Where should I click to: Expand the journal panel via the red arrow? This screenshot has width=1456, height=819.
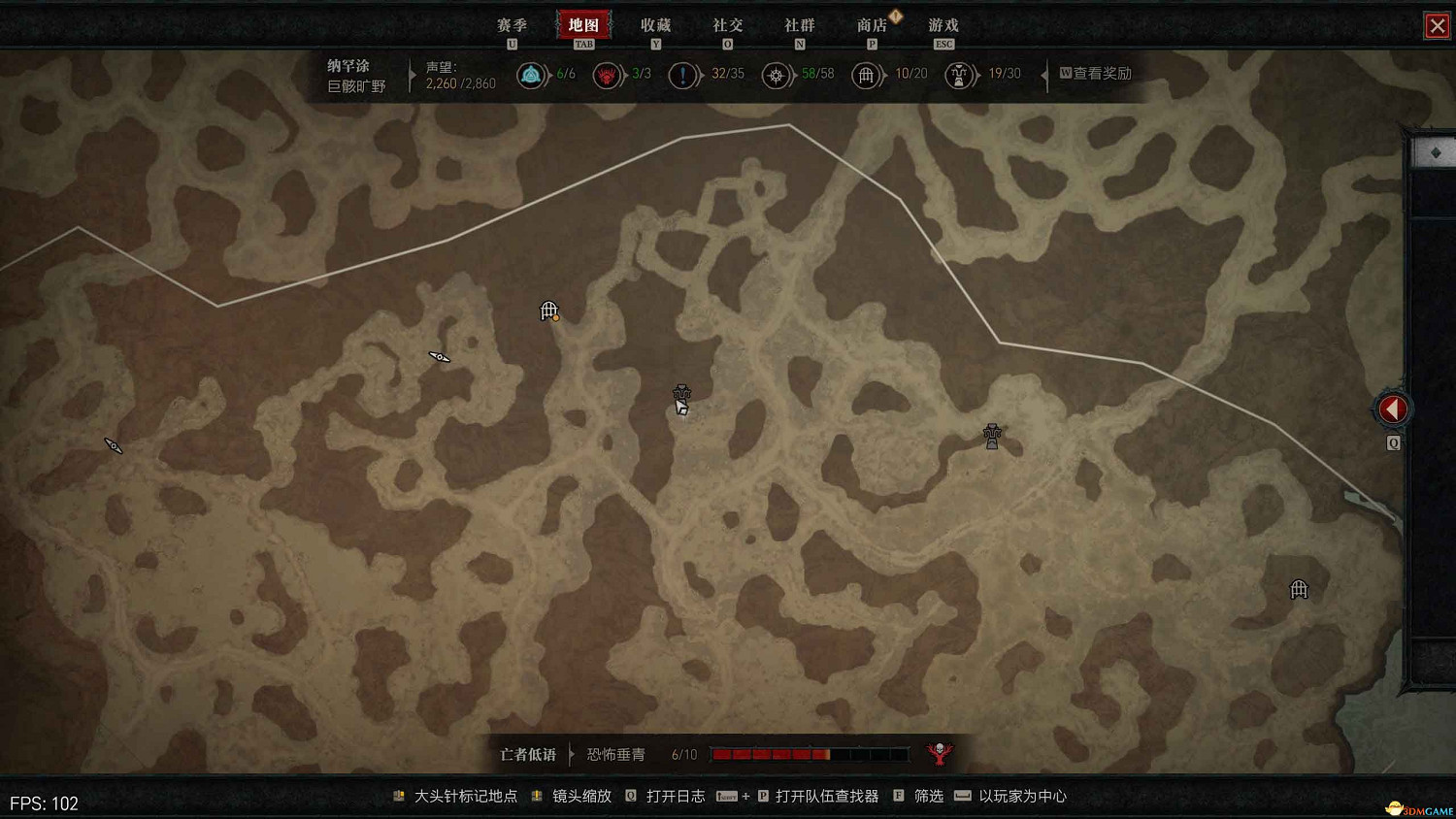pyautogui.click(x=1392, y=409)
